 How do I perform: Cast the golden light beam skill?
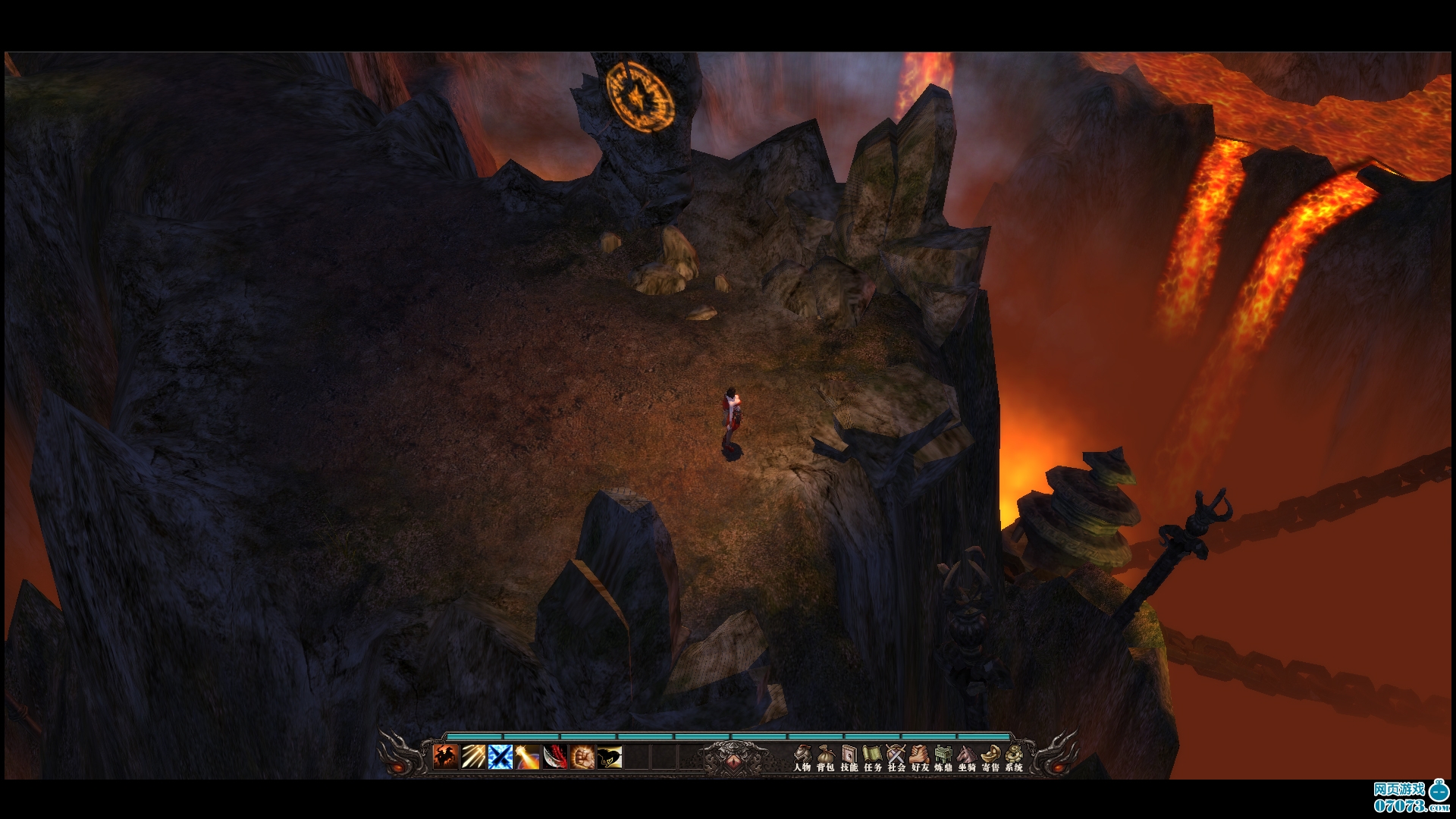(x=528, y=757)
